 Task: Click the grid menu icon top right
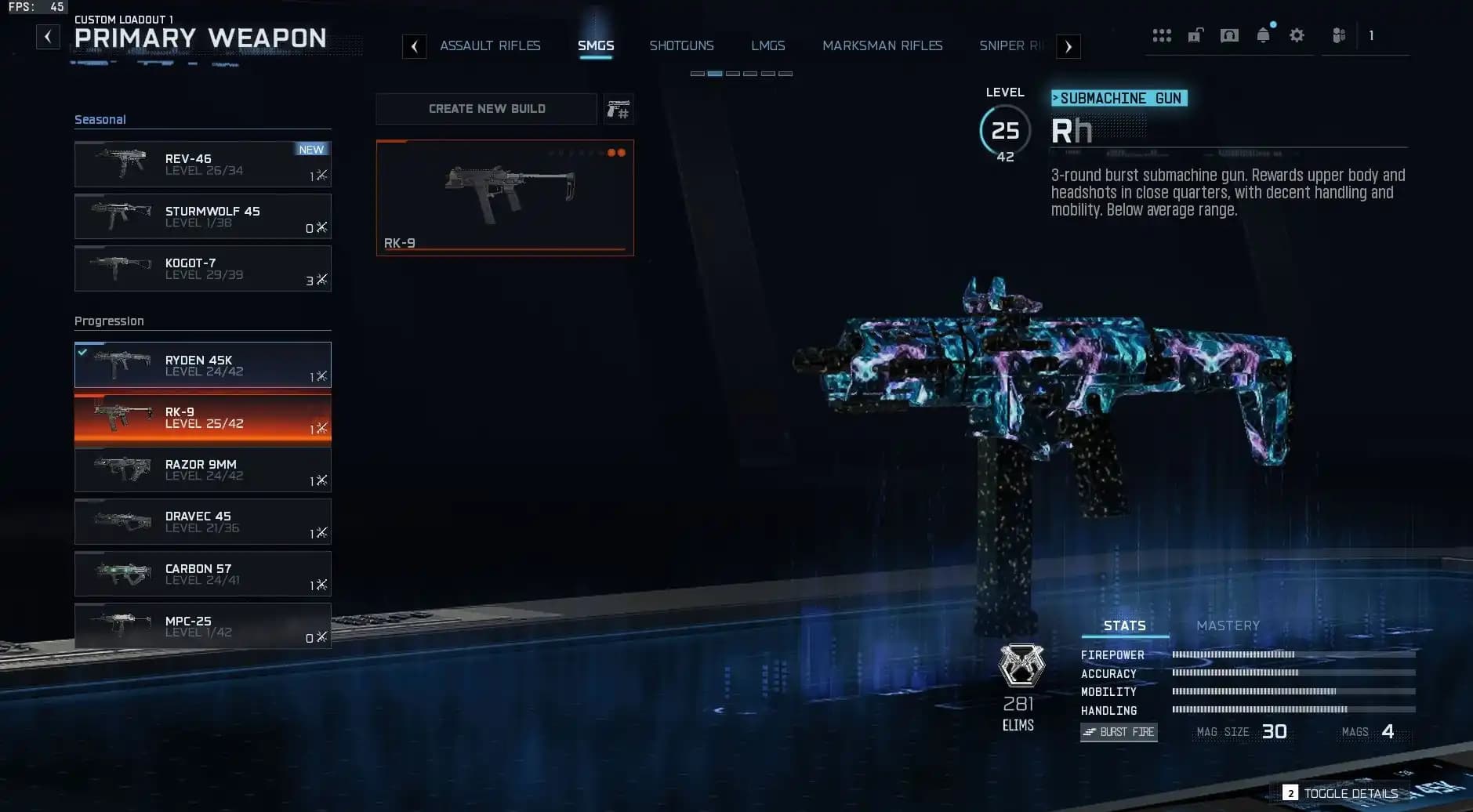click(x=1161, y=34)
